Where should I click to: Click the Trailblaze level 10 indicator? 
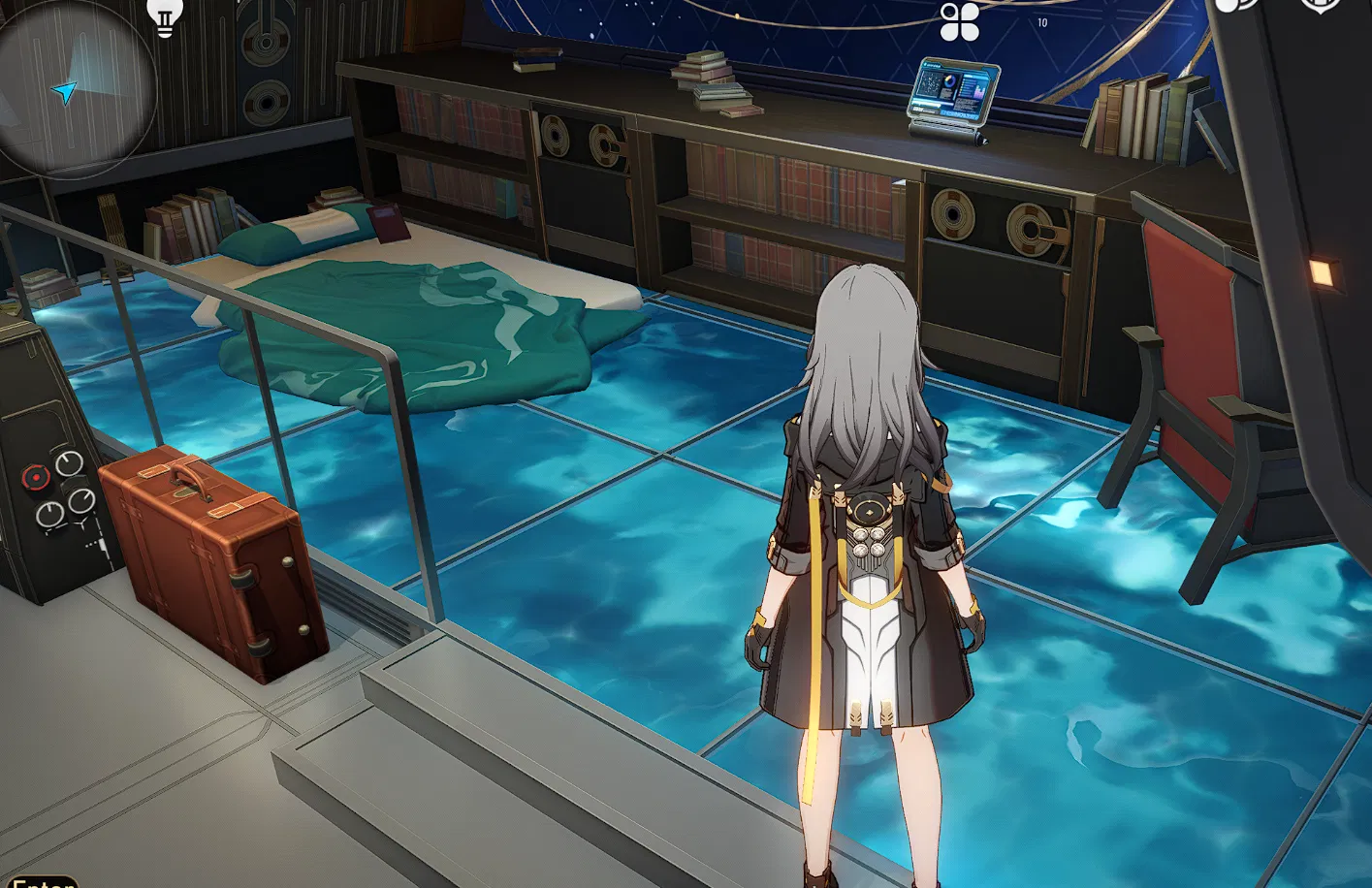[x=1040, y=20]
